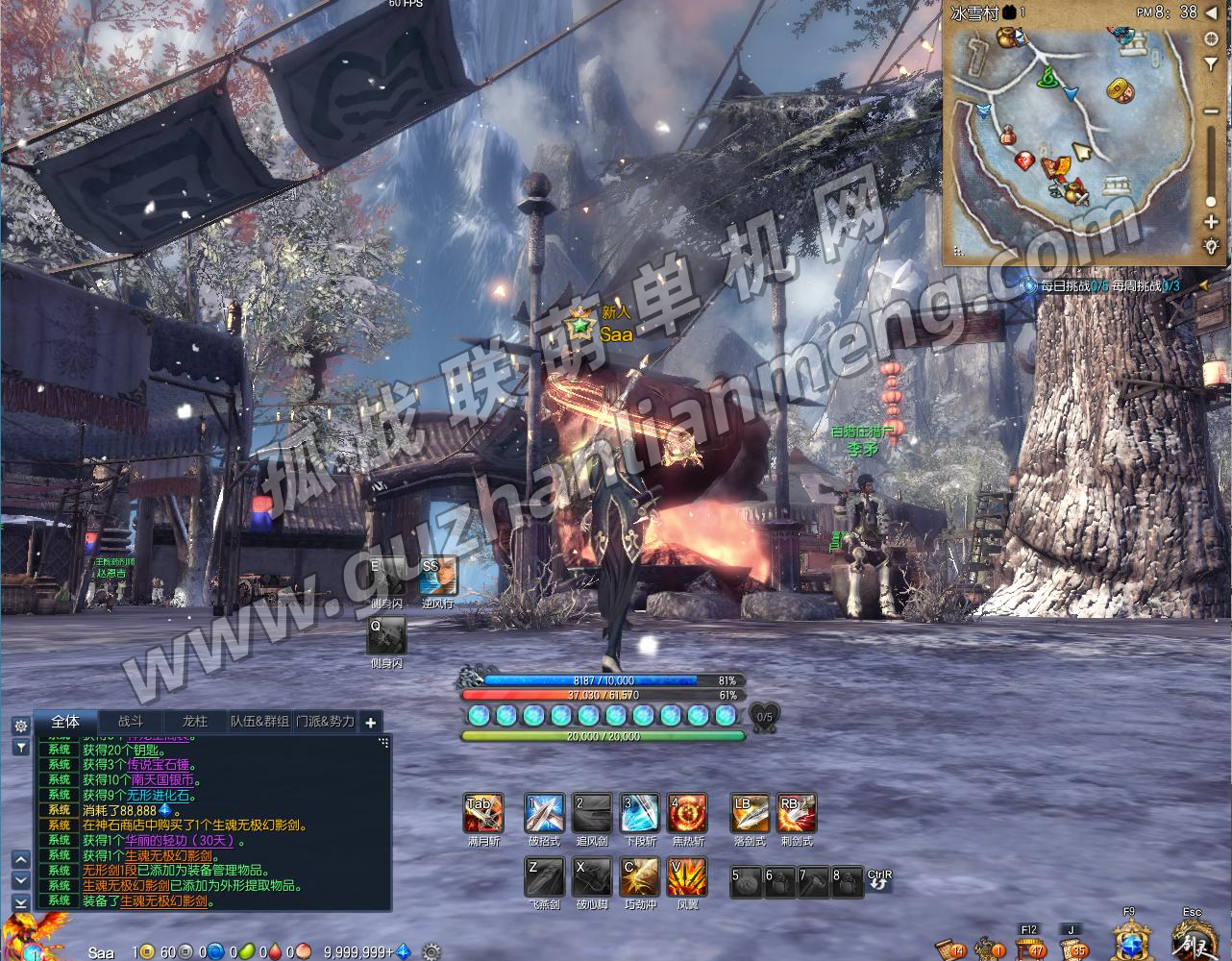Activate the 刺剑式 skill
Viewport: 1232px width, 961px height.
click(x=797, y=814)
